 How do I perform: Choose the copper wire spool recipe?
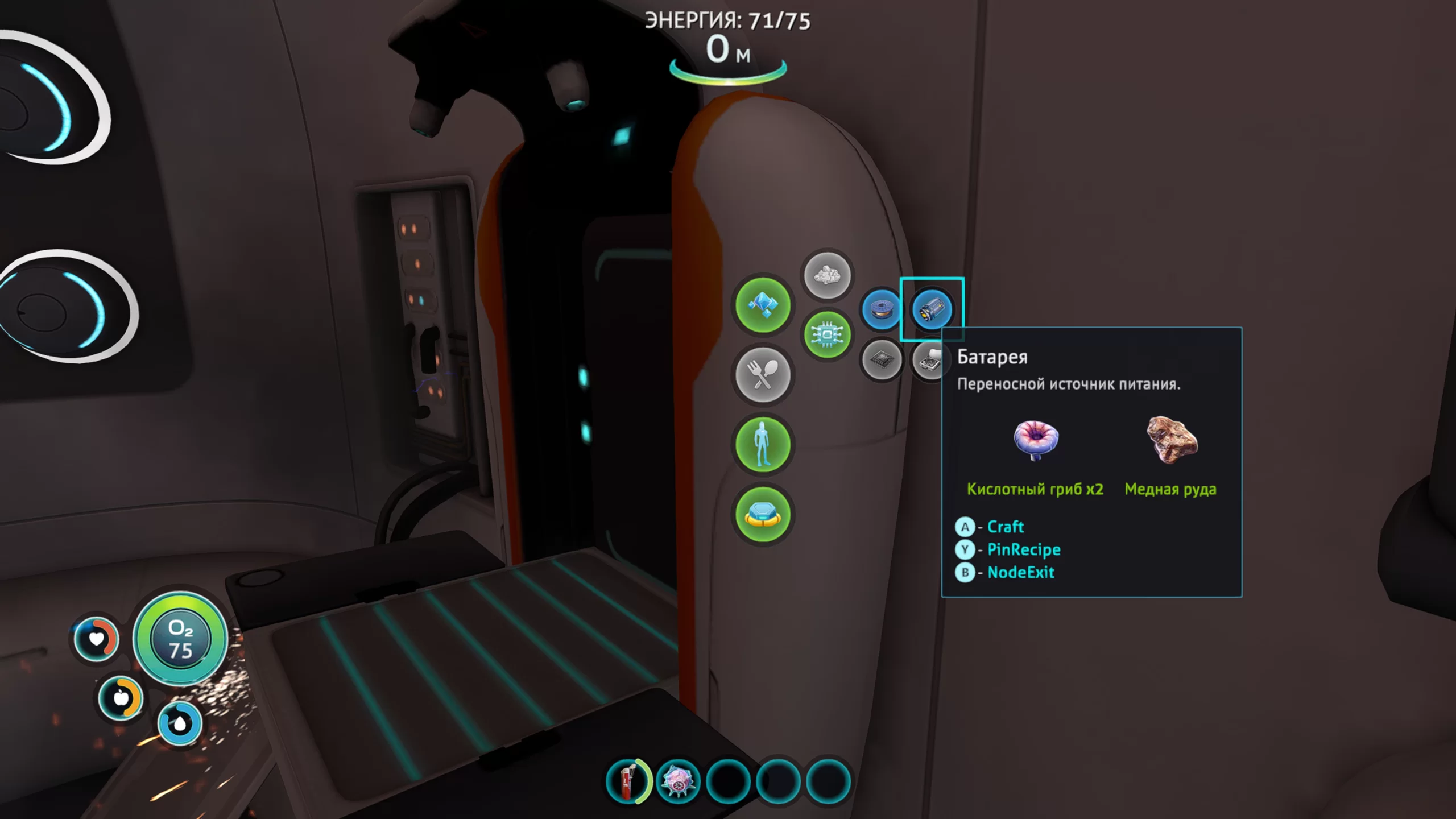[881, 310]
